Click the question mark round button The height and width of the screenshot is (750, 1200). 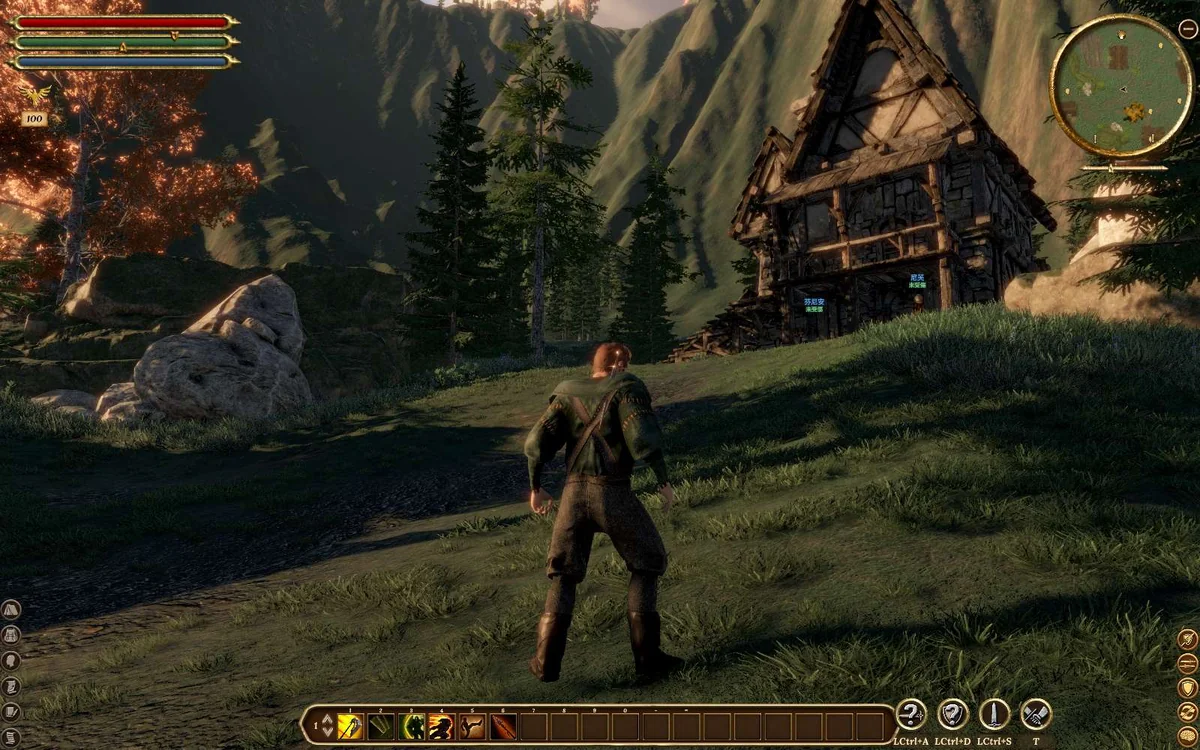(911, 714)
